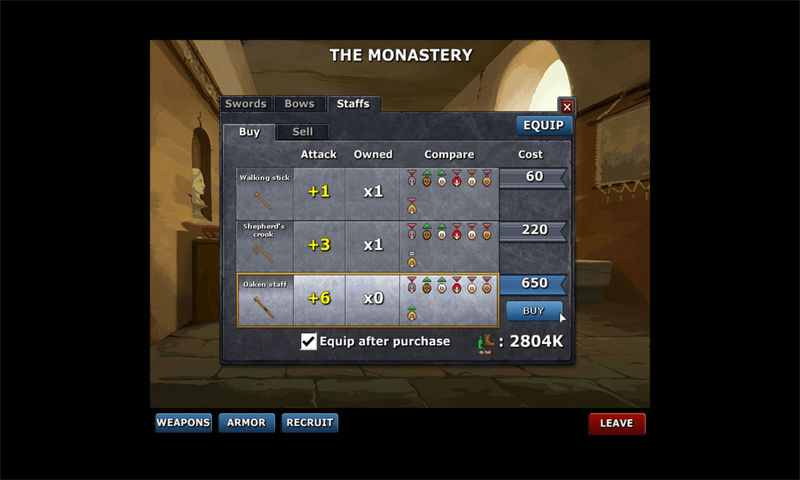Image resolution: width=800 pixels, height=480 pixels.
Task: Click the EQUIP button
Action: (544, 126)
